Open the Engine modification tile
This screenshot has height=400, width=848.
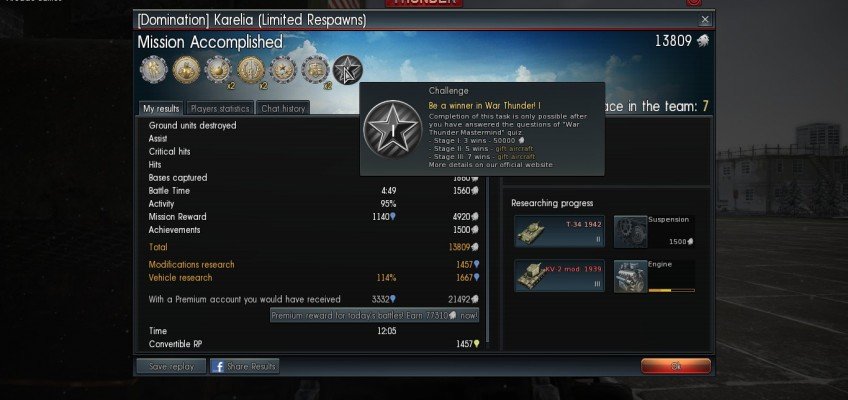coord(654,275)
